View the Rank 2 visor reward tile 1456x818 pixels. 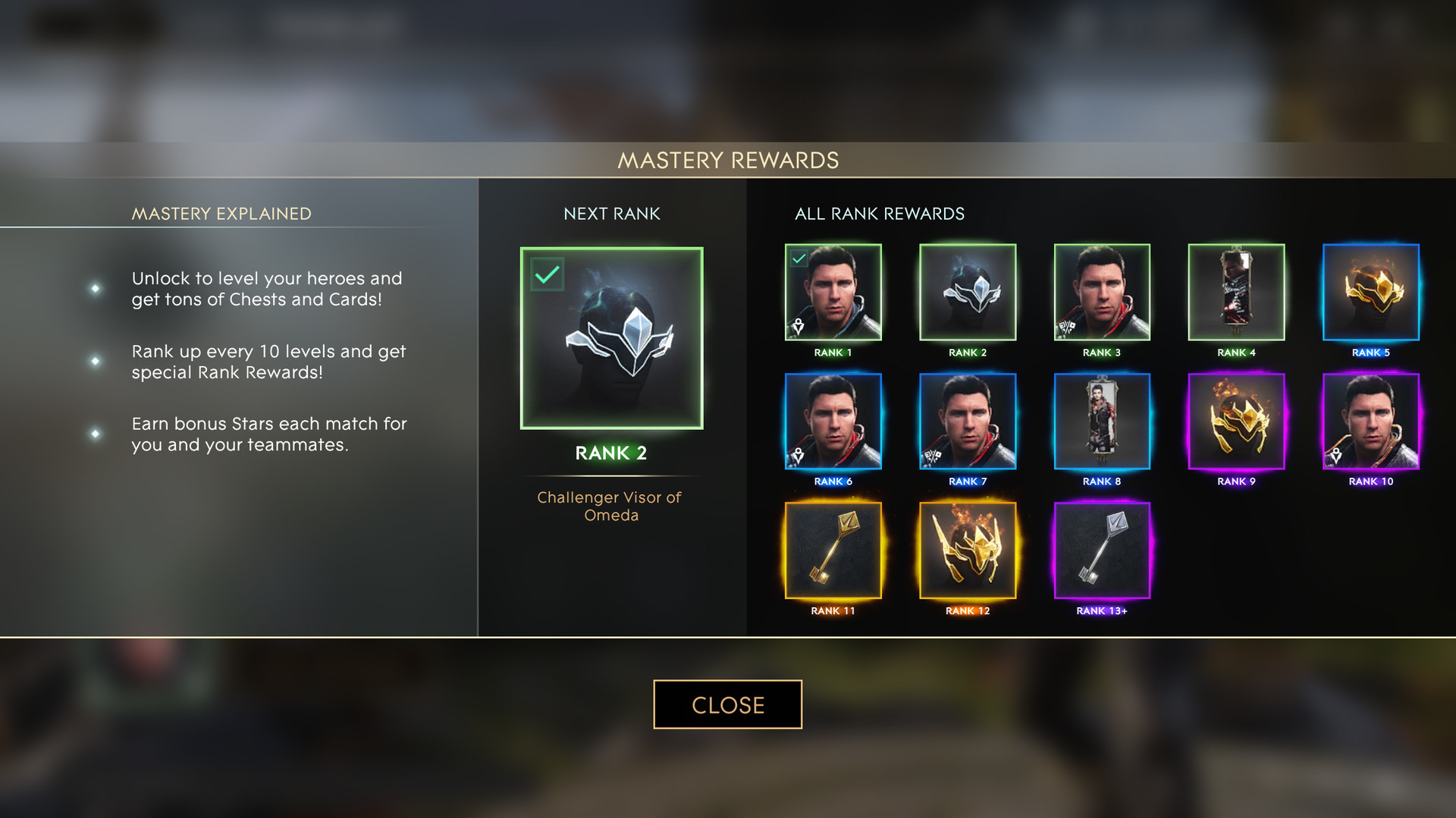(967, 292)
